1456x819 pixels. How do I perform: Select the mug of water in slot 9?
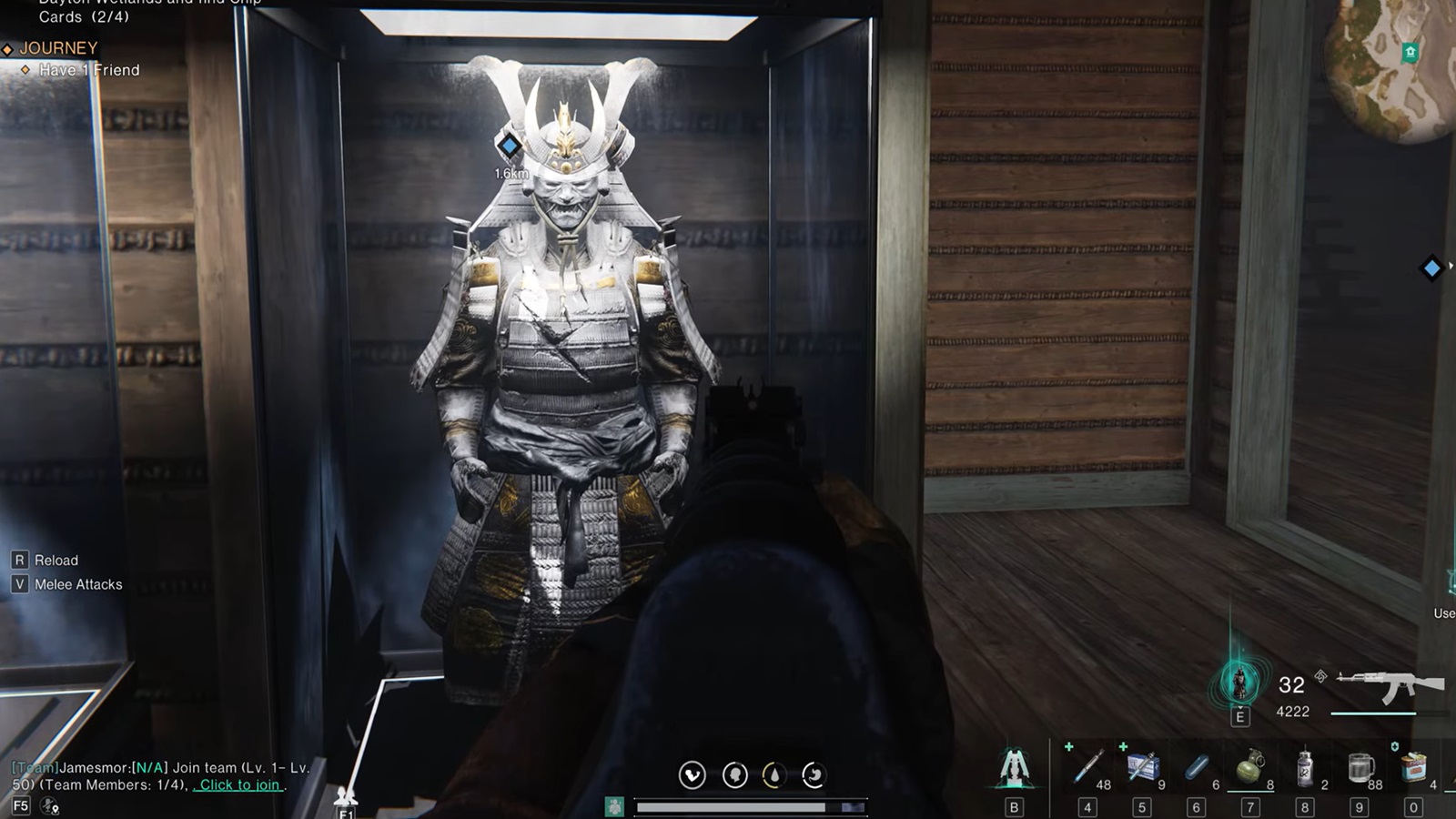pyautogui.click(x=1359, y=767)
